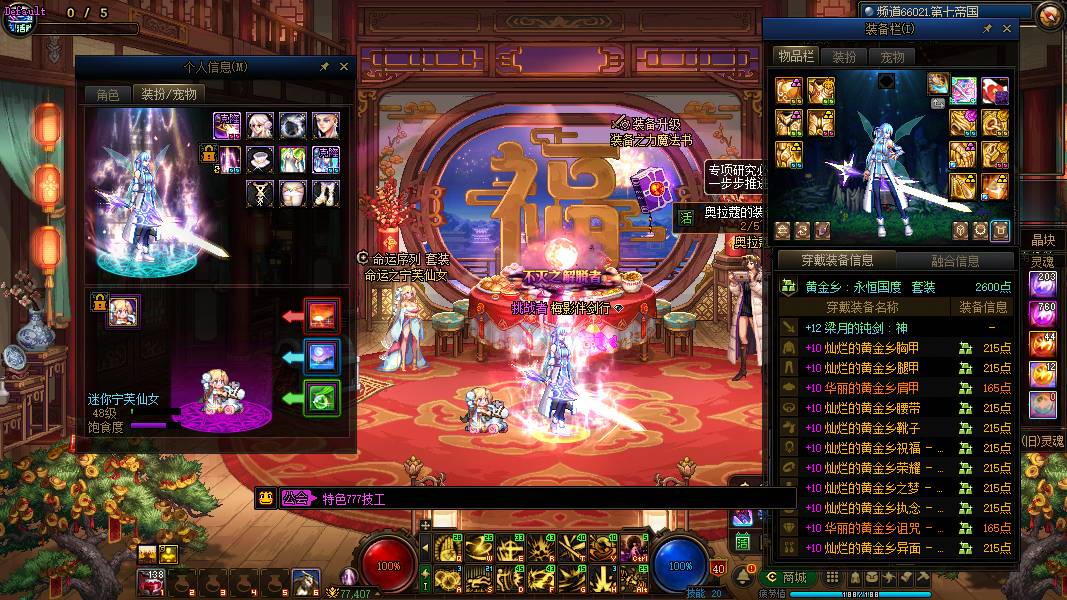Image resolution: width=1067 pixels, height=600 pixels.
Task: Close the 装备栏 equipment window
Action: point(1007,30)
